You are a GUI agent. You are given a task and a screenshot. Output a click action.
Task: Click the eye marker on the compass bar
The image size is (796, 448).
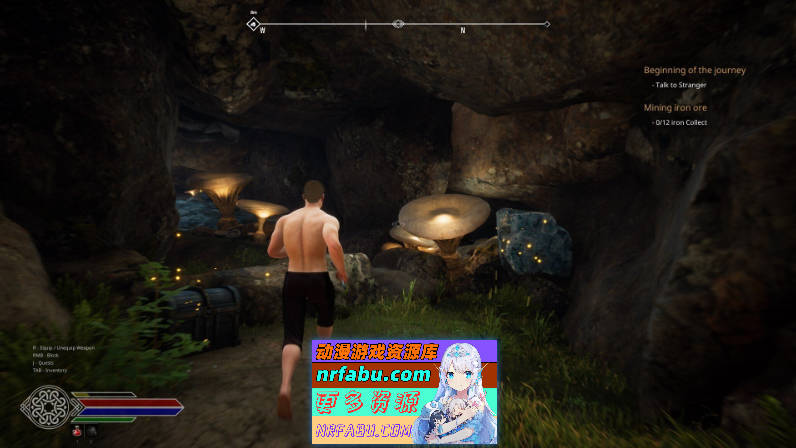coord(398,23)
